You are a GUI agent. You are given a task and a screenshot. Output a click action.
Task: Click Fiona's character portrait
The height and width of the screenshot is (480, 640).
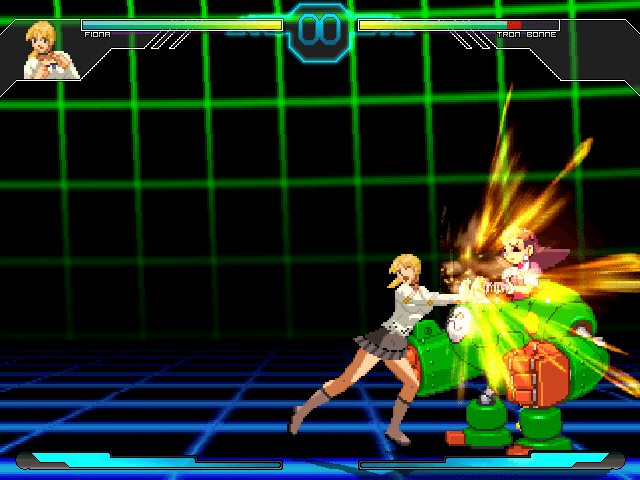[x=51, y=50]
